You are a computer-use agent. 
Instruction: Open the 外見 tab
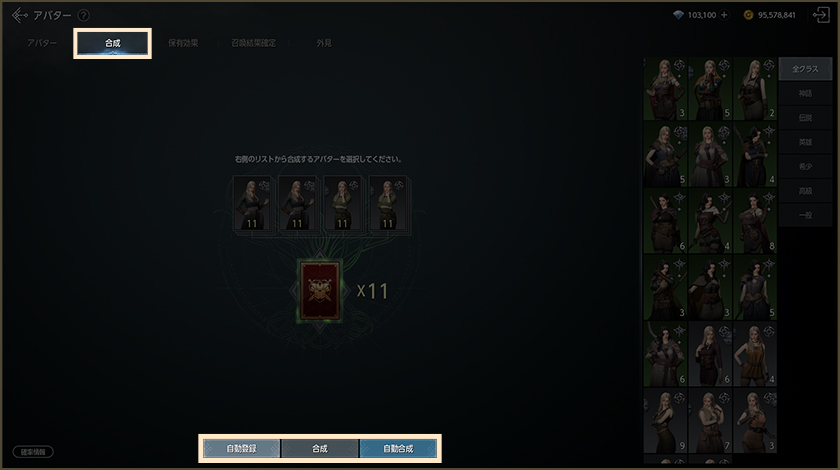click(x=324, y=44)
